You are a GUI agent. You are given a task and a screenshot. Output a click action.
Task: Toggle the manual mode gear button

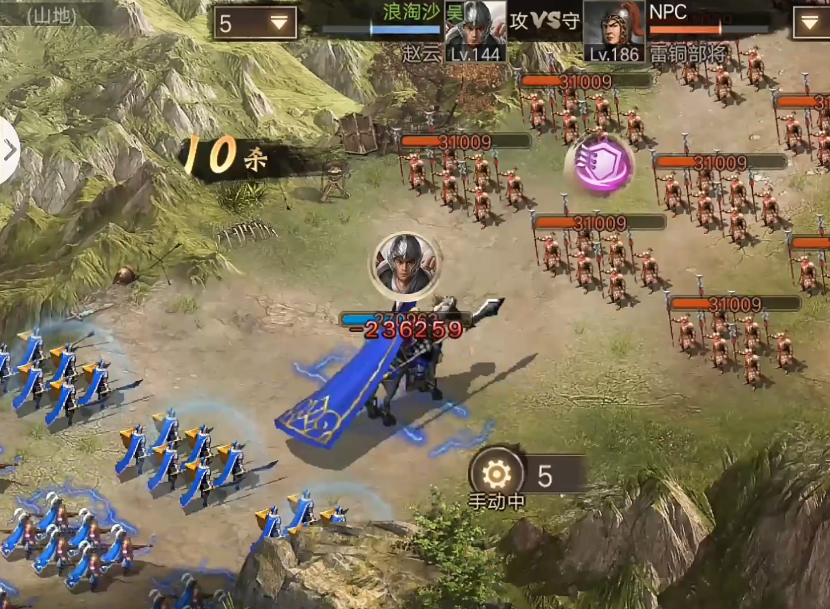click(x=495, y=474)
